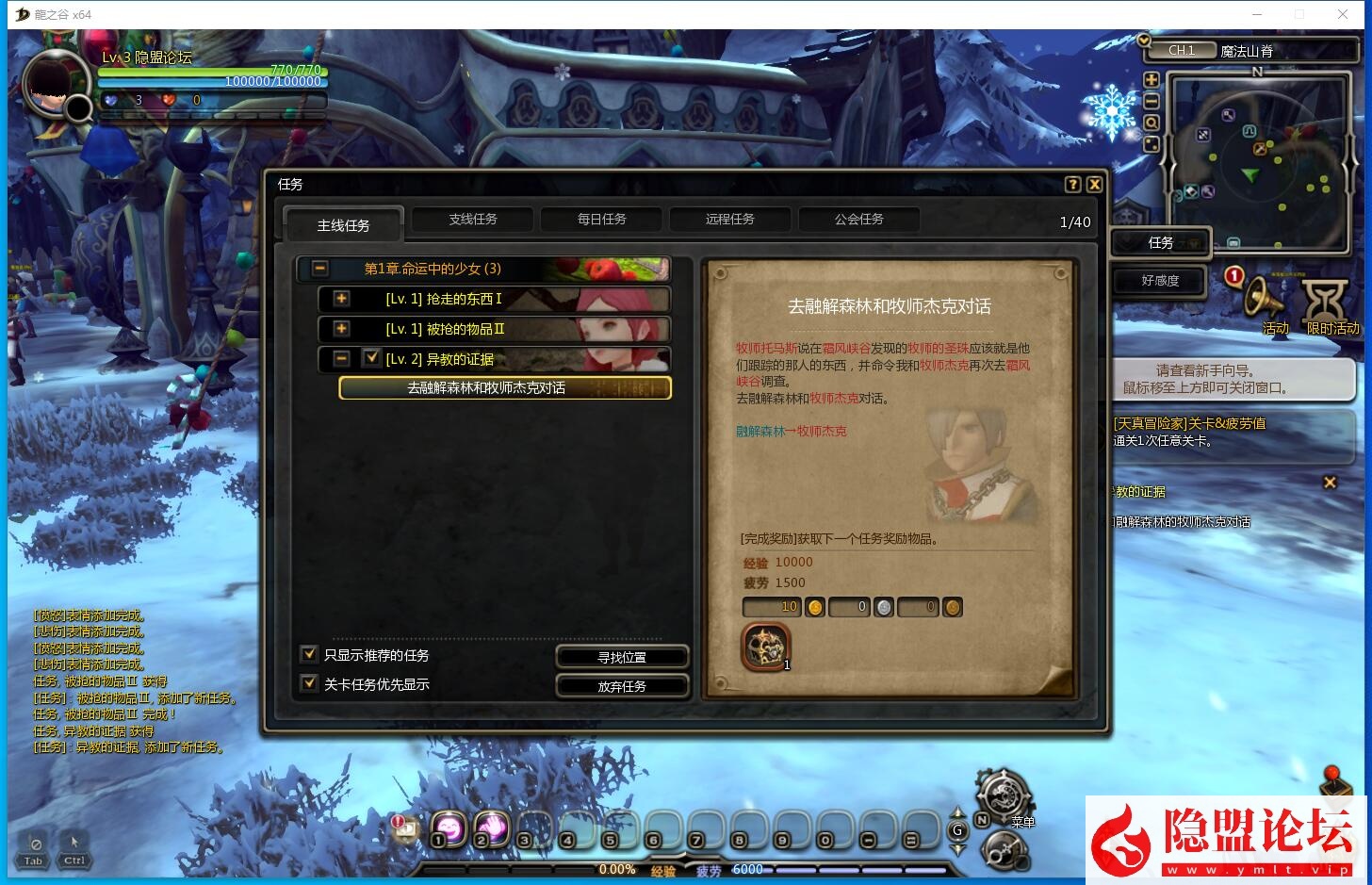Uncheck 只显示推荐的任务
This screenshot has height=885, width=1372.
pos(308,653)
